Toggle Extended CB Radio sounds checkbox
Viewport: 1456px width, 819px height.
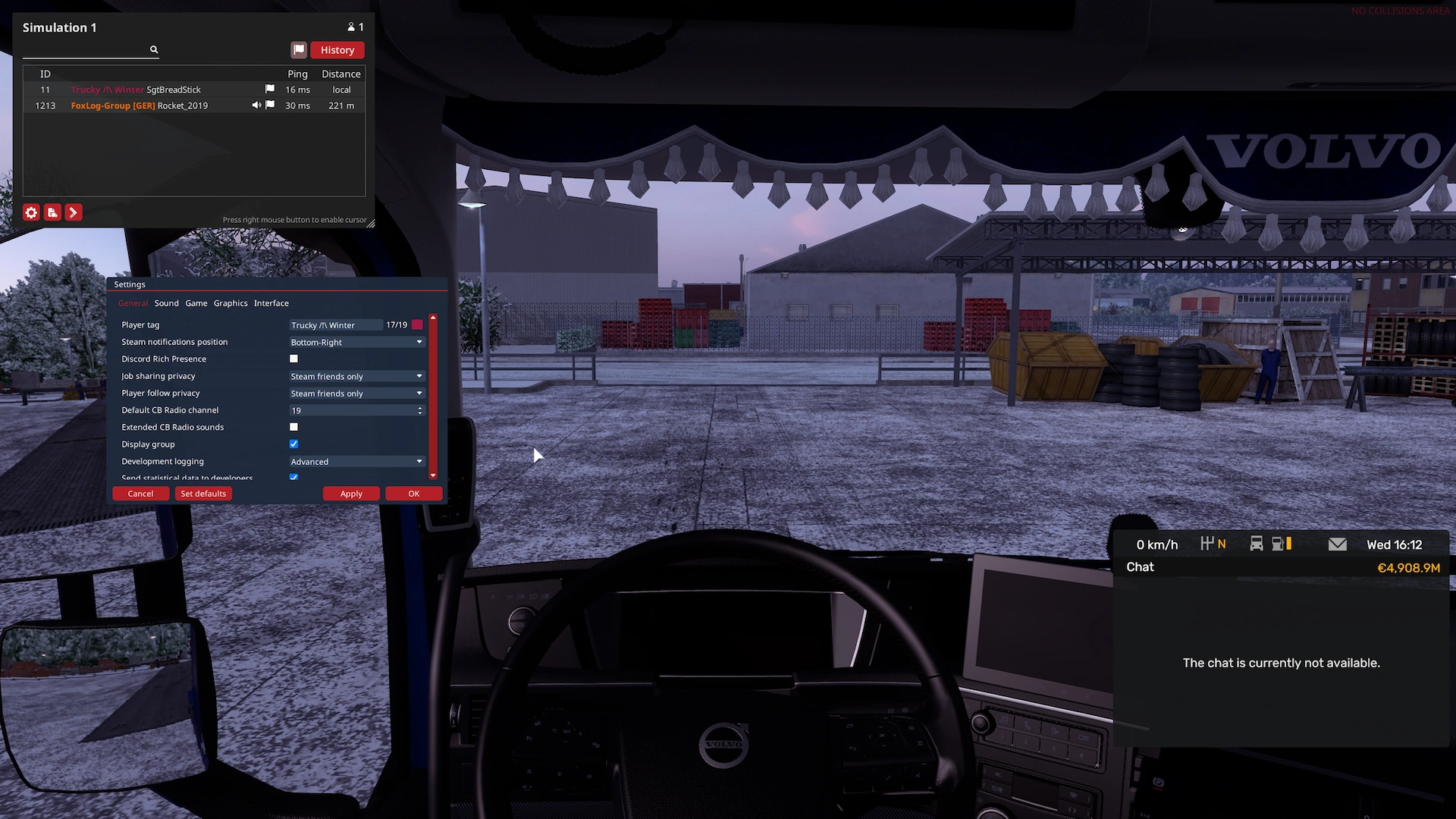(x=294, y=428)
